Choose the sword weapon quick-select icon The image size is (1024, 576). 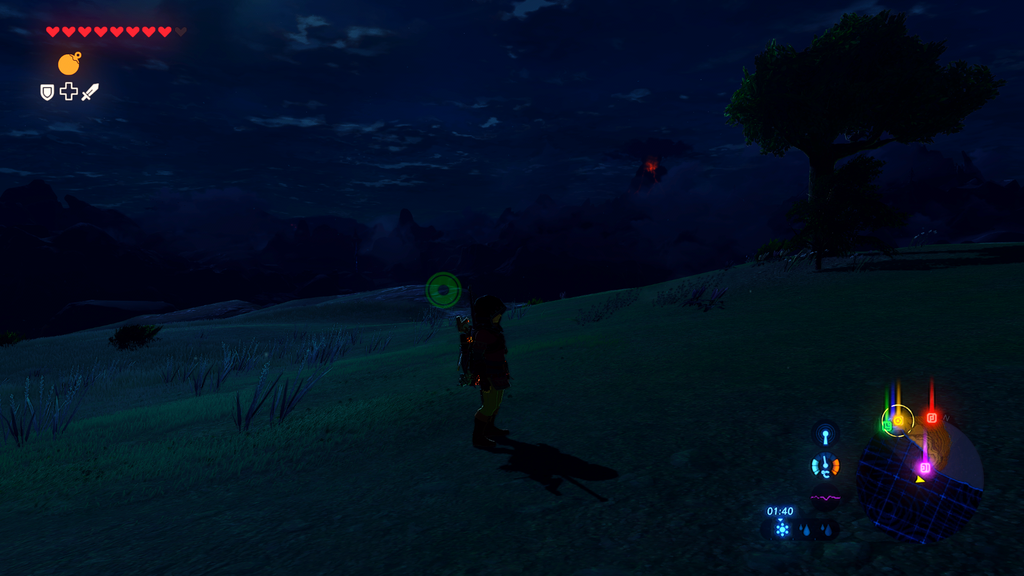pos(90,92)
